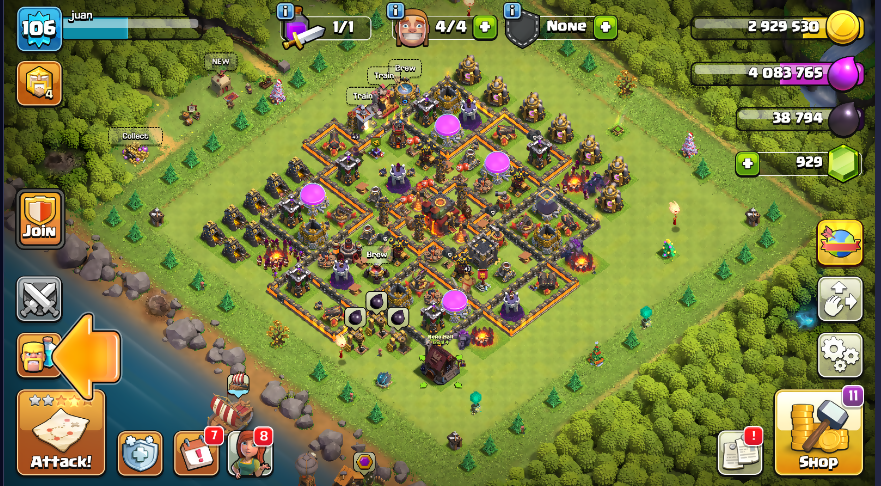Open the level 106 player profile badge
This screenshot has height=486, width=881.
tap(39, 28)
